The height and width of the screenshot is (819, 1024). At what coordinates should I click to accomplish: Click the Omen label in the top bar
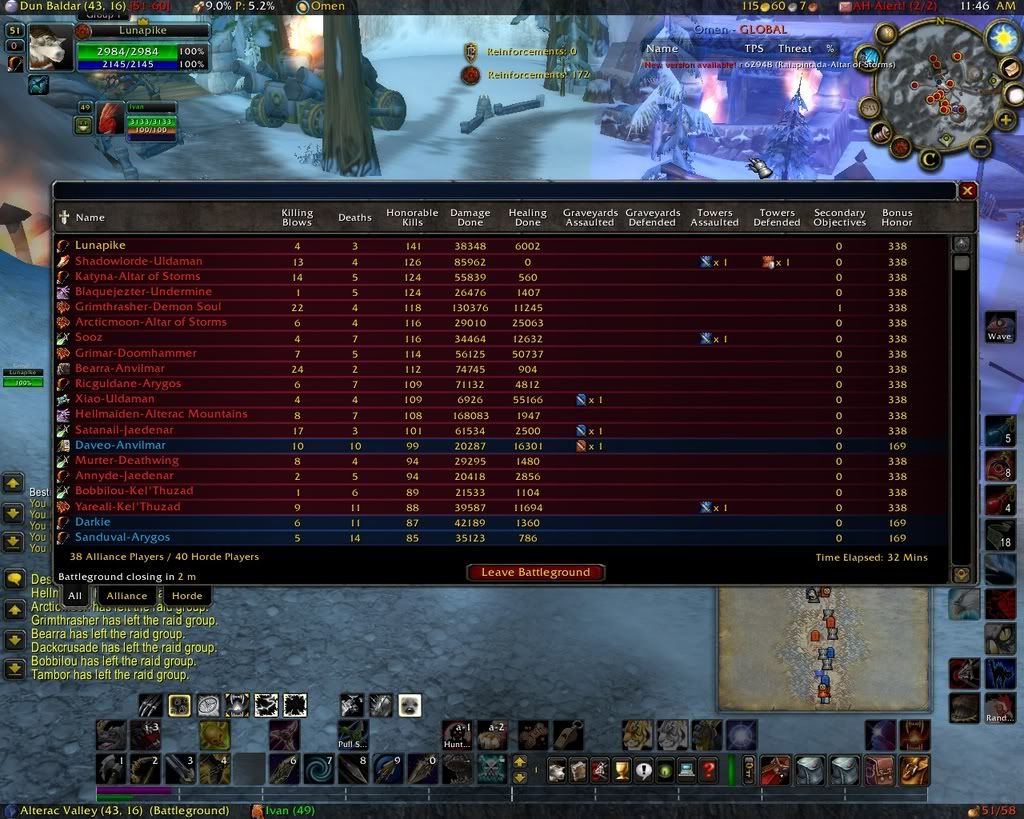point(327,6)
